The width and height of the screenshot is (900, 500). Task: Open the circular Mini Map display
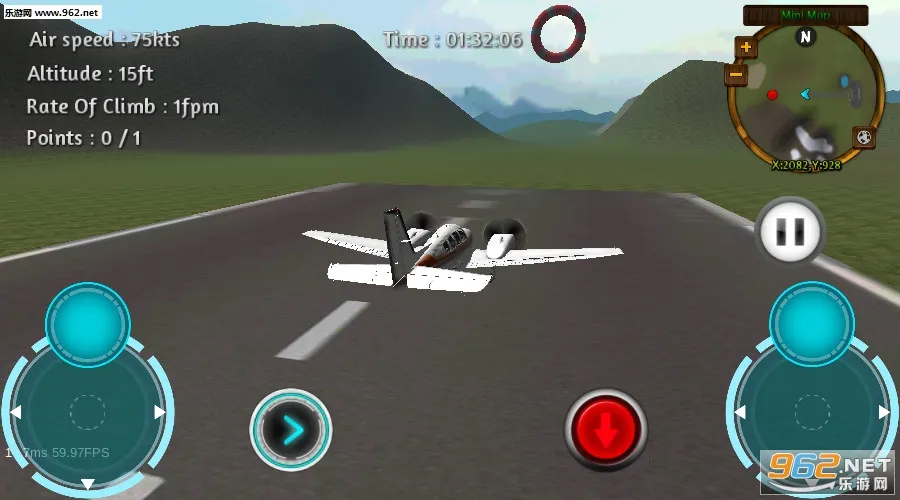(805, 95)
